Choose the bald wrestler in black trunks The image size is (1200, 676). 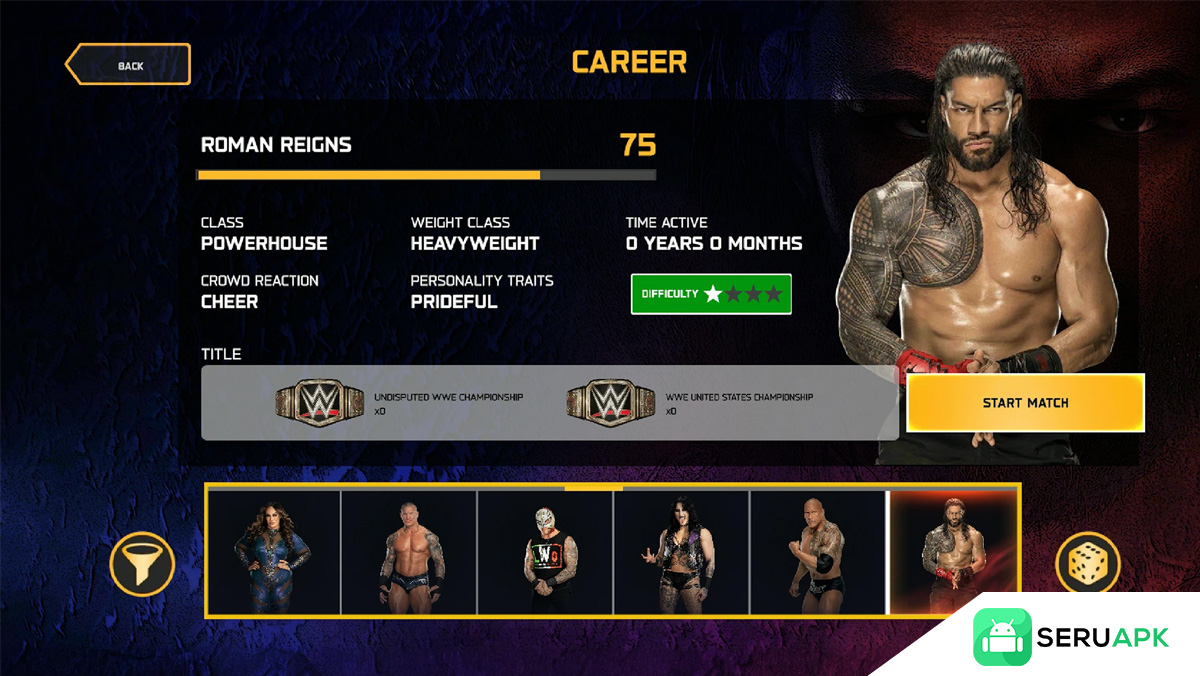pyautogui.click(x=409, y=552)
